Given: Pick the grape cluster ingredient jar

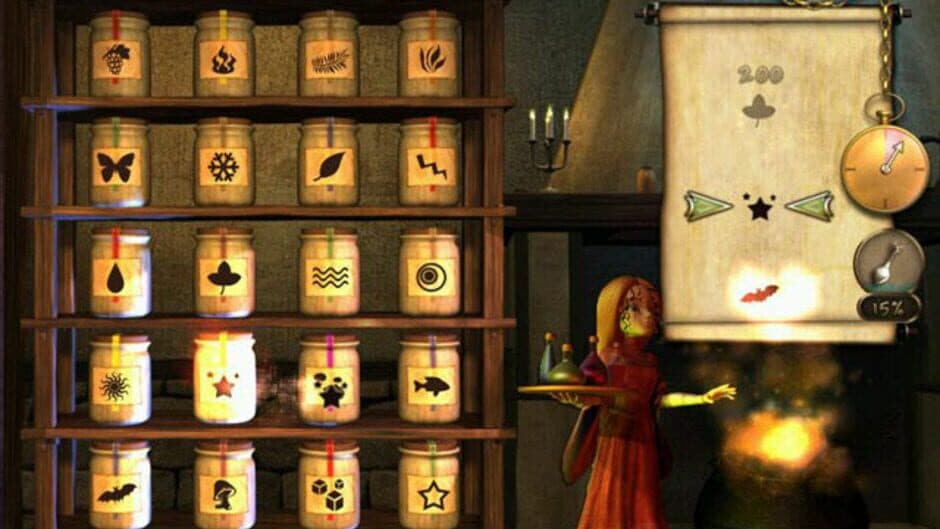Looking at the screenshot, I should [118, 58].
